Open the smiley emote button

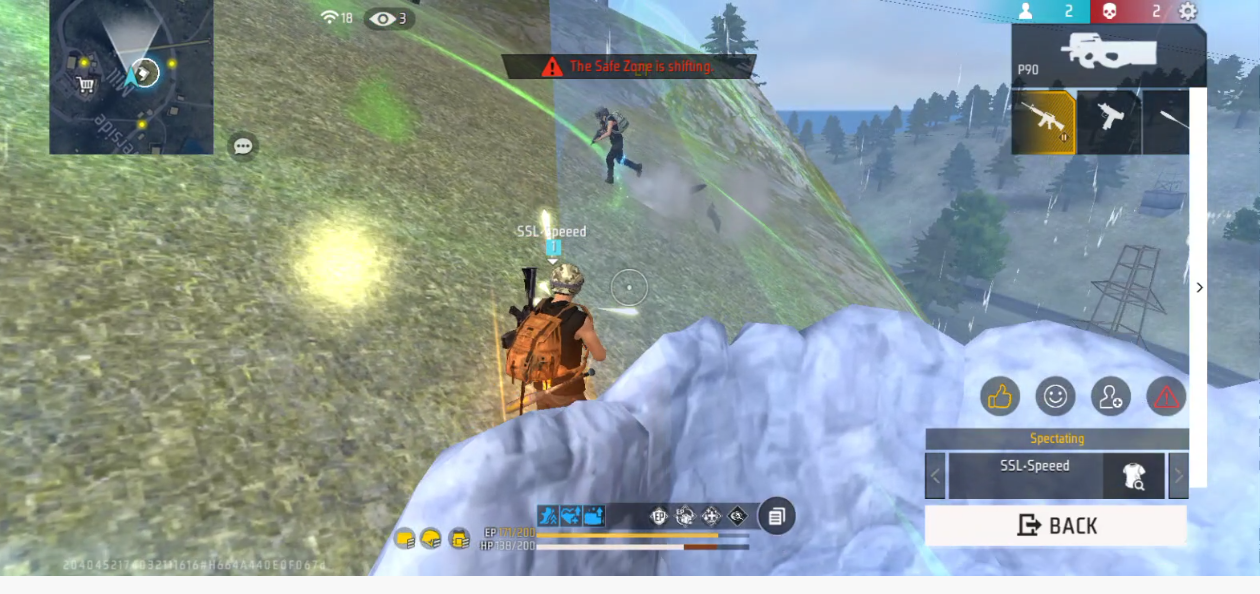point(1055,397)
